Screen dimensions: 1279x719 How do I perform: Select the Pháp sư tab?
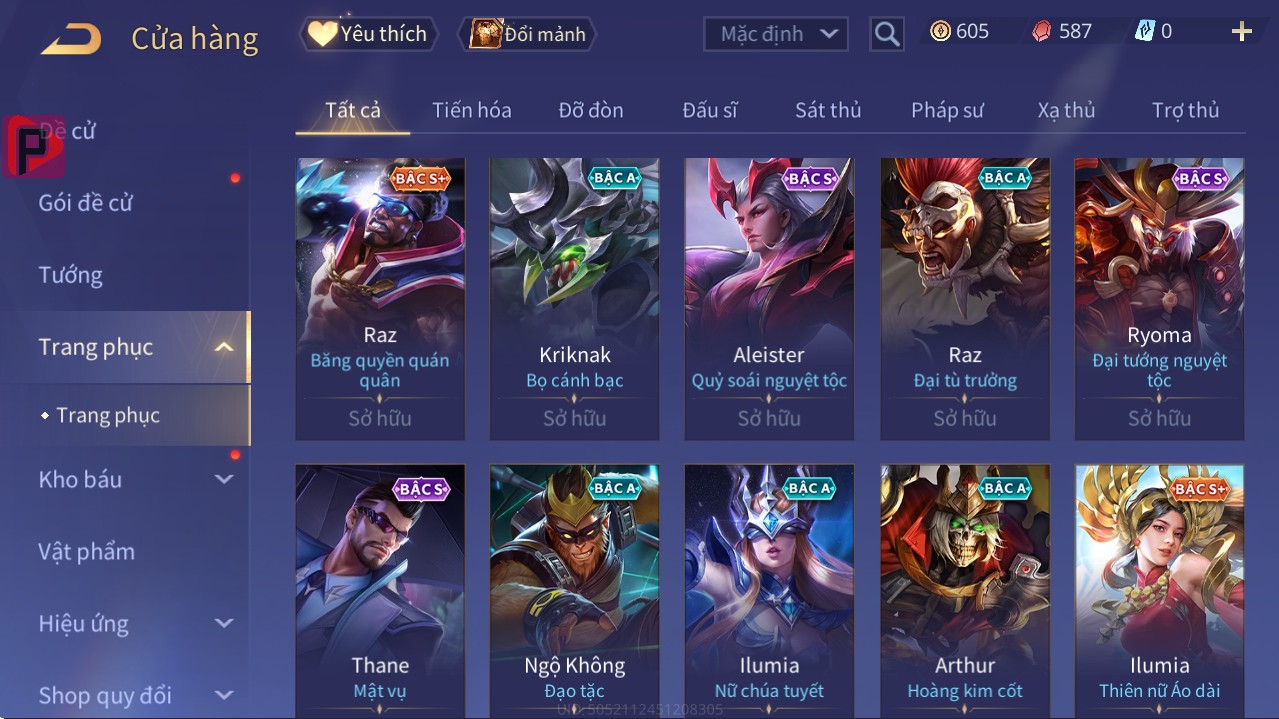pos(947,110)
